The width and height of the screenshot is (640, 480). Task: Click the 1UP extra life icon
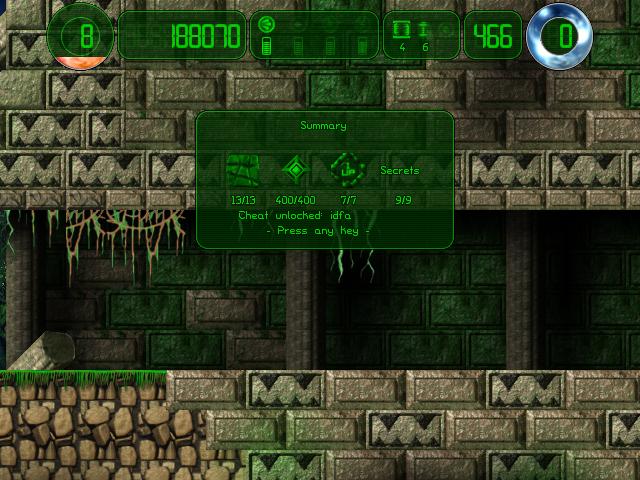tap(348, 170)
